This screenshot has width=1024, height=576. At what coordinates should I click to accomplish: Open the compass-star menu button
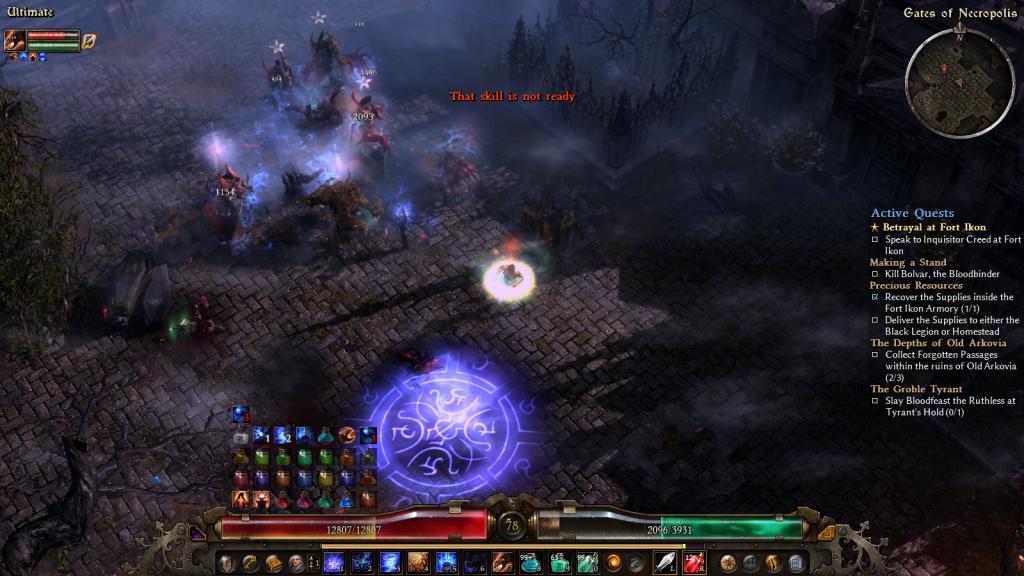coord(727,563)
